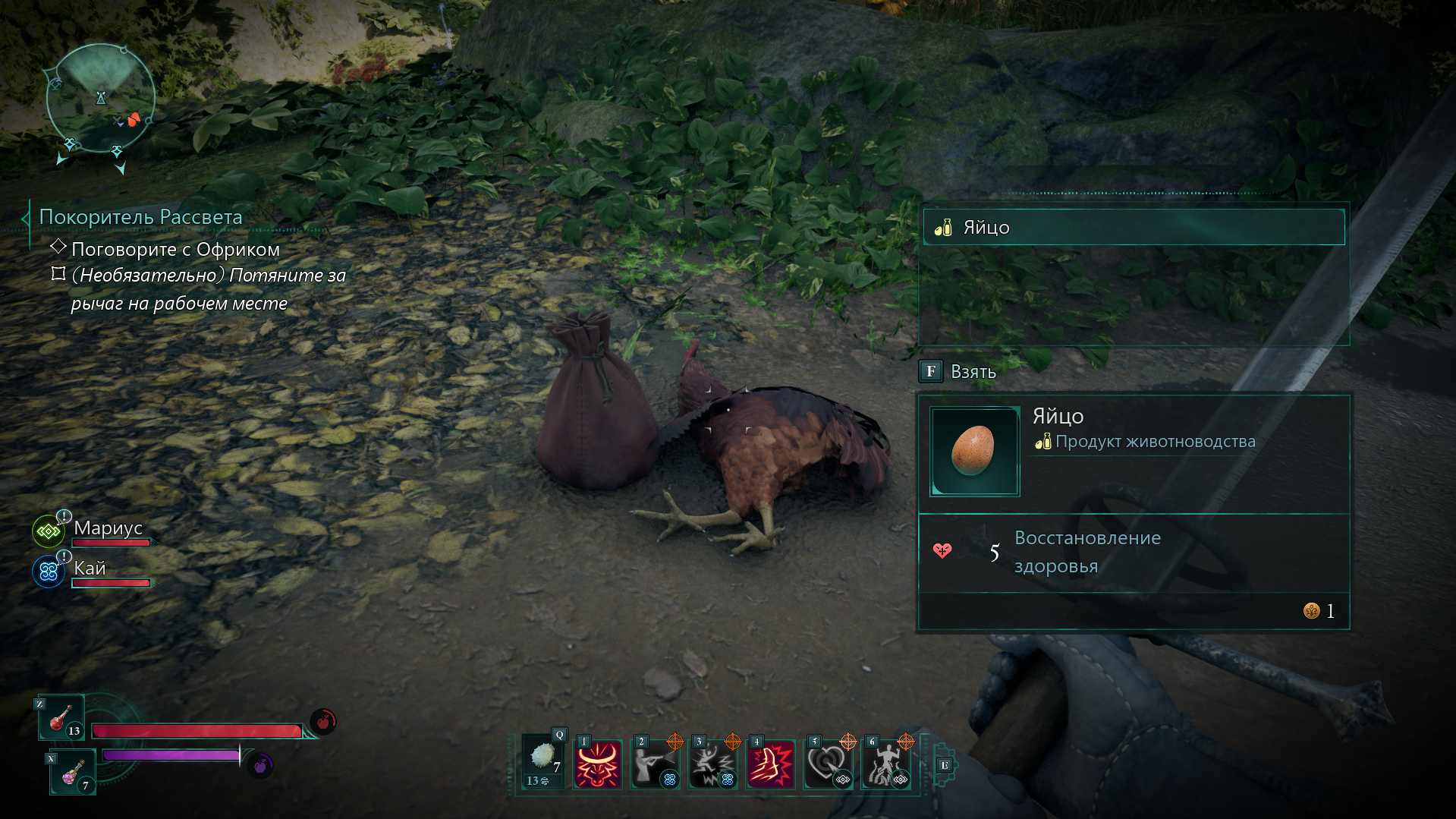Image resolution: width=1456 pixels, height=819 pixels.
Task: Activate the glowing bull head ability
Action: click(x=597, y=764)
